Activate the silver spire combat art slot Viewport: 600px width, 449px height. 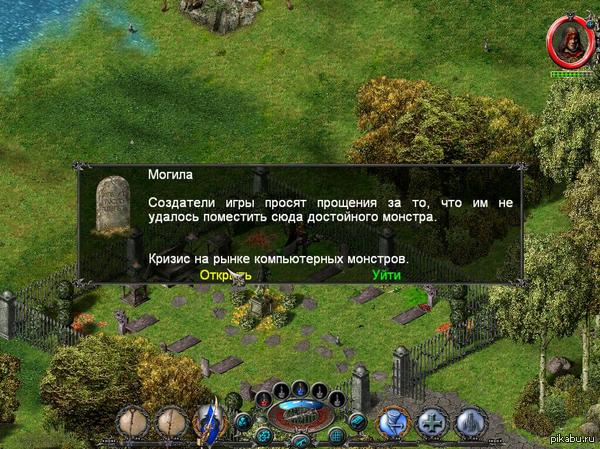(x=470, y=422)
